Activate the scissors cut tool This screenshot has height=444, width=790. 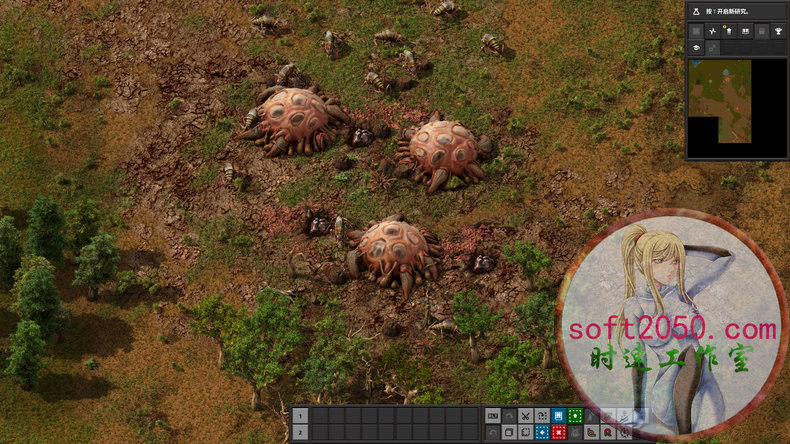(x=525, y=415)
